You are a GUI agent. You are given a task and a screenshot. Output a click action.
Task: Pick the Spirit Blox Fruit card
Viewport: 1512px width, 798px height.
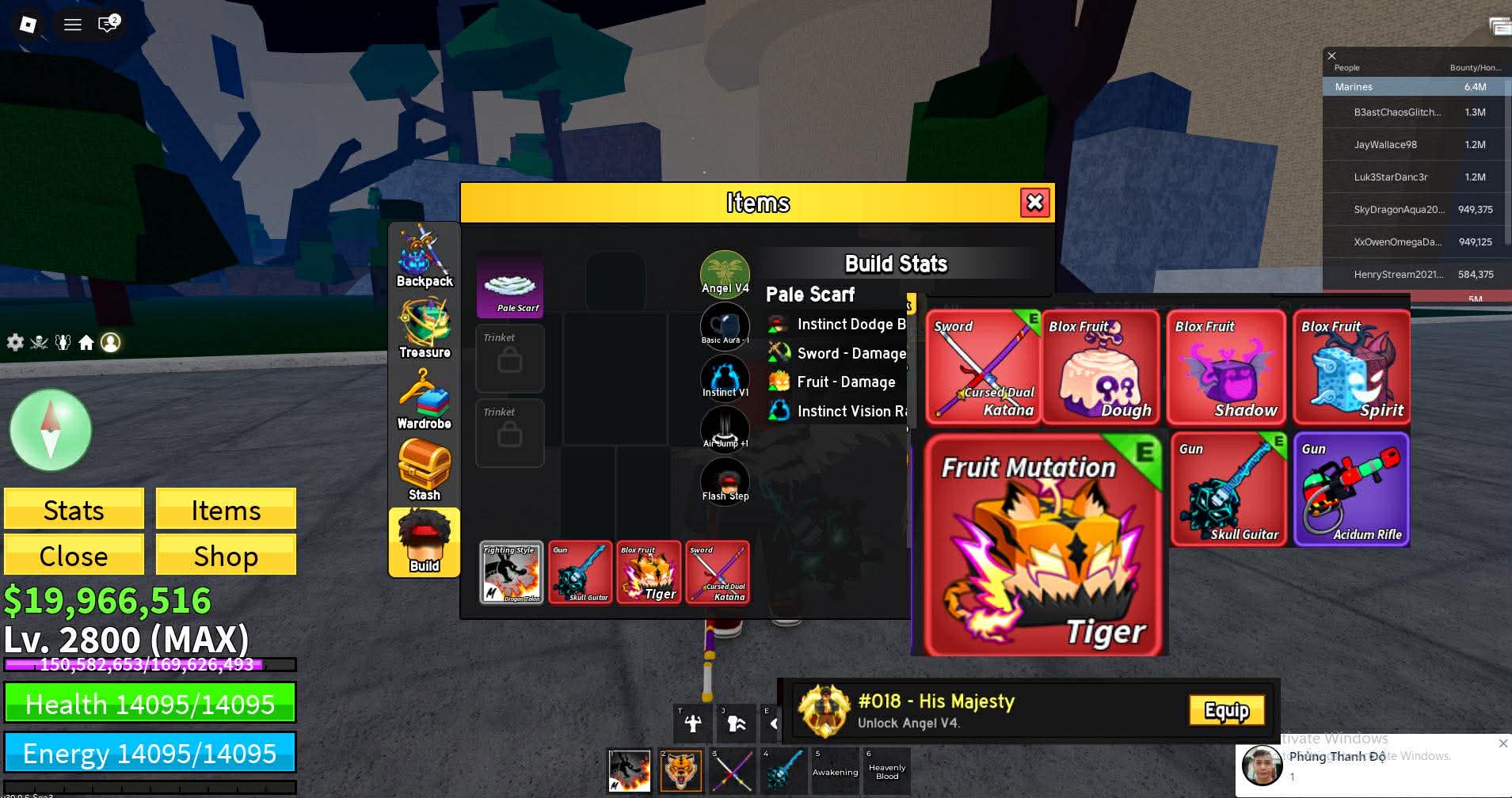pyautogui.click(x=1351, y=367)
